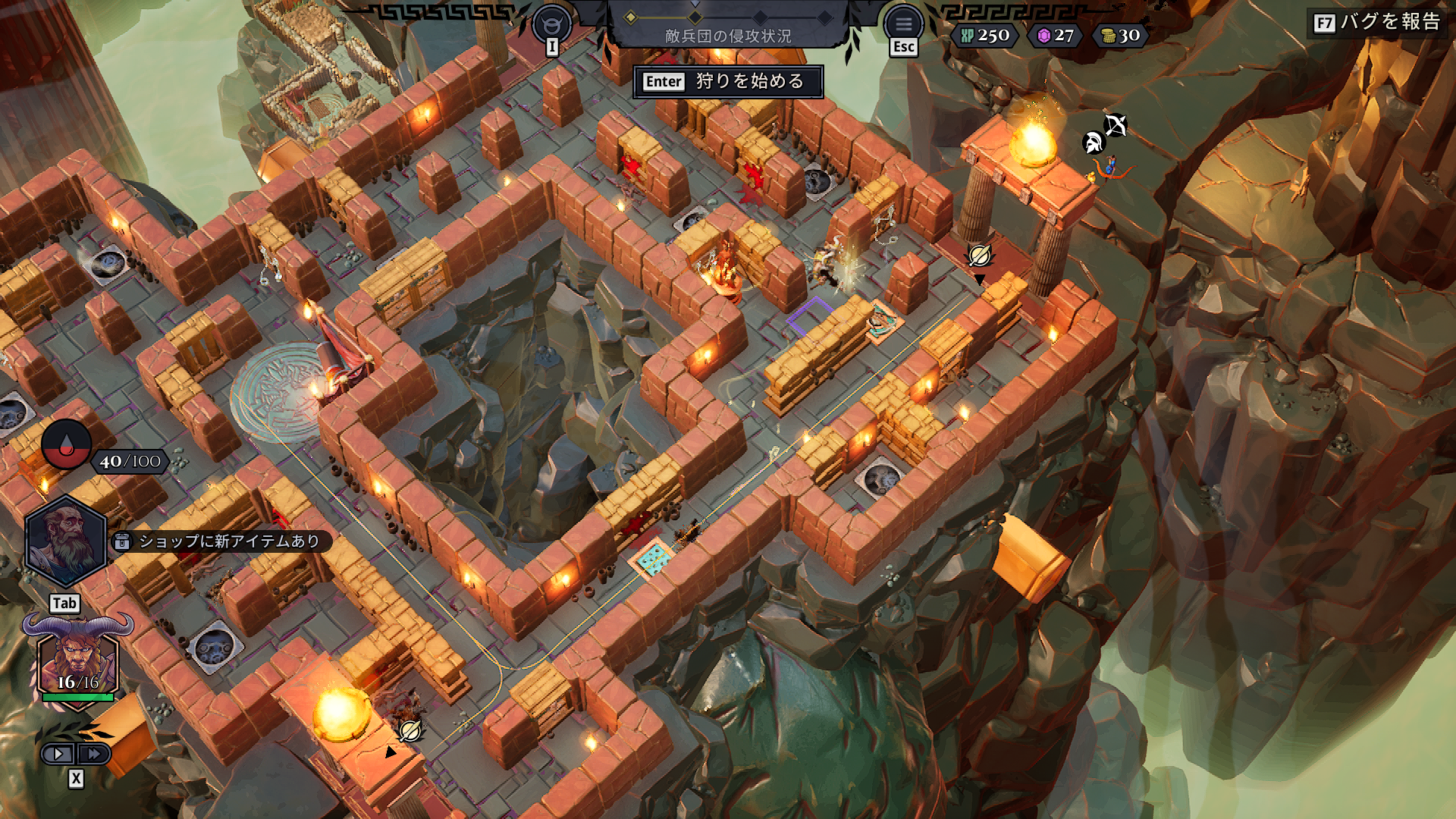Viewport: 1456px width, 819px height.
Task: Activate the fast-forward speed button
Action: 94,754
